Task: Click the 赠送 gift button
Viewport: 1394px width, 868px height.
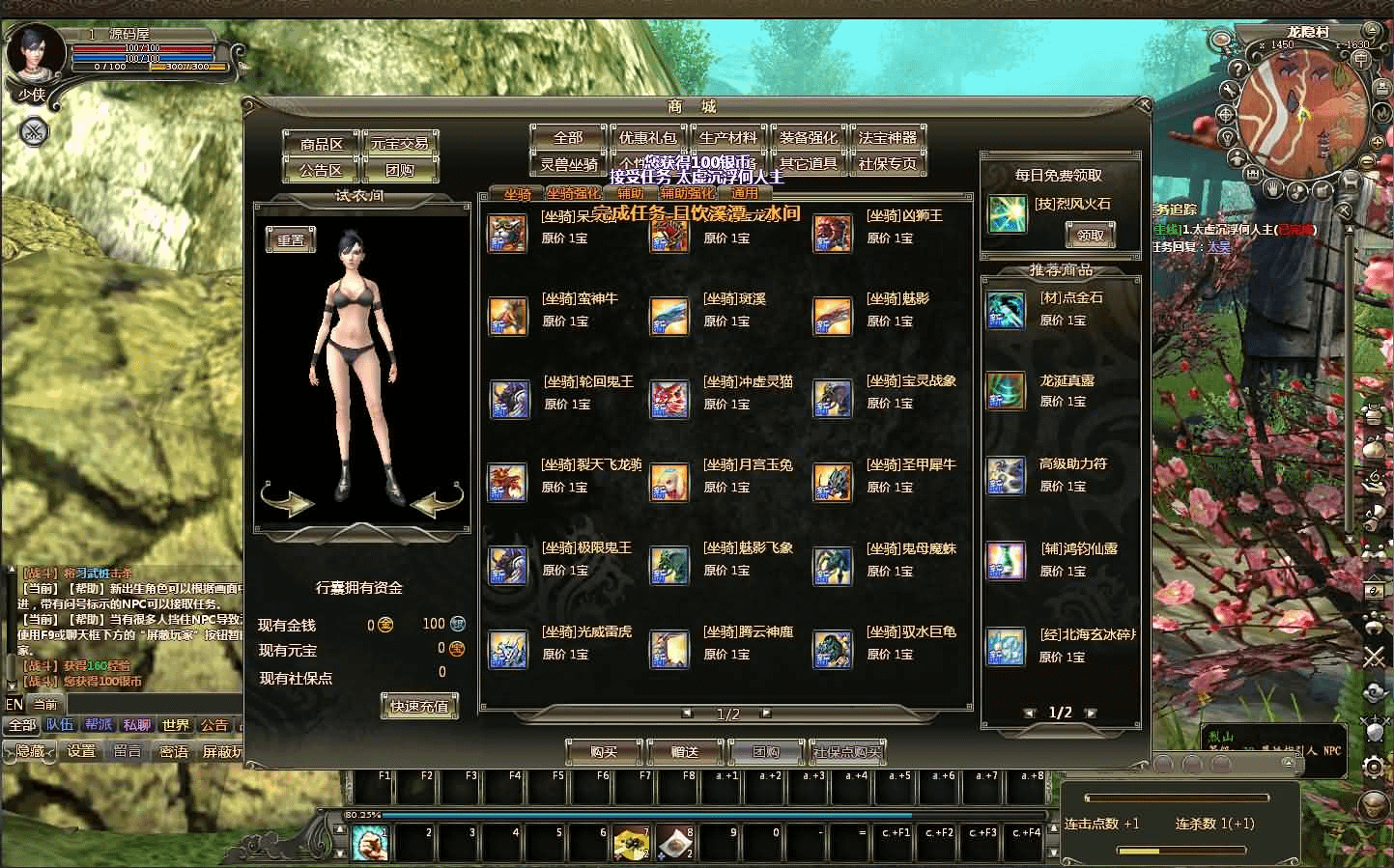Action: pos(684,752)
